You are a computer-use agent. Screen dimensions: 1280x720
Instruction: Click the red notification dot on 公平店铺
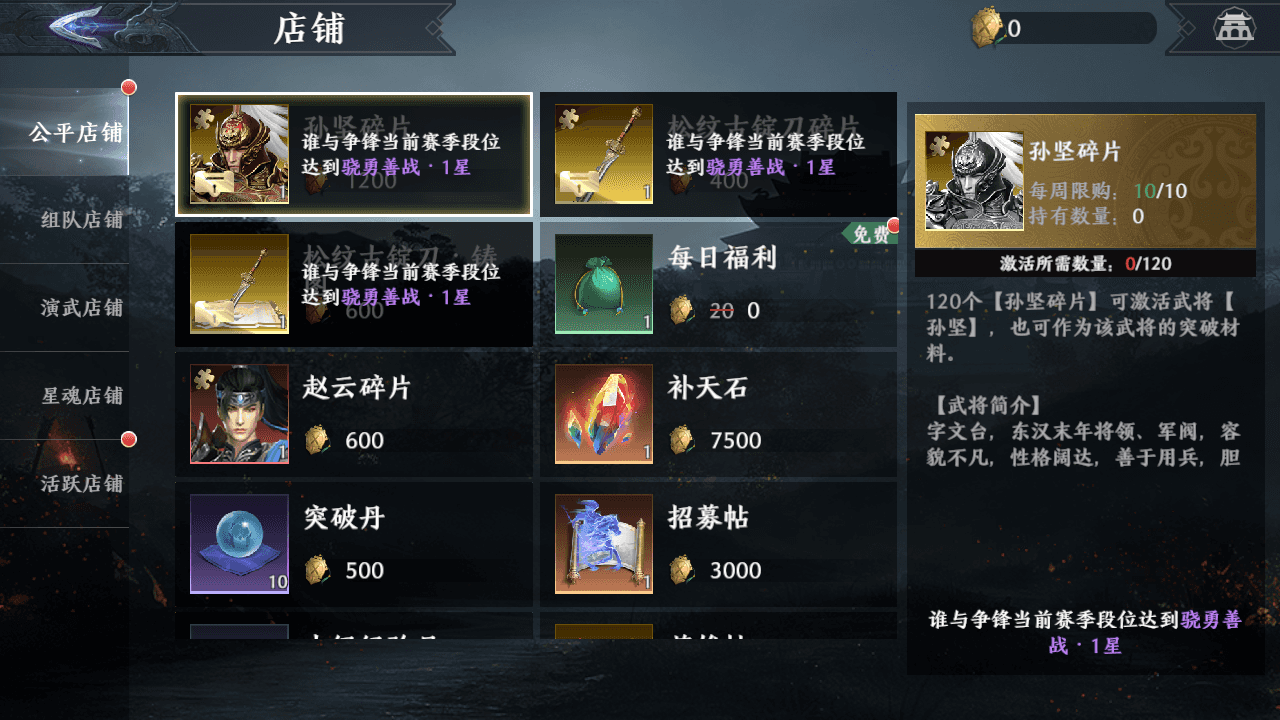128,87
